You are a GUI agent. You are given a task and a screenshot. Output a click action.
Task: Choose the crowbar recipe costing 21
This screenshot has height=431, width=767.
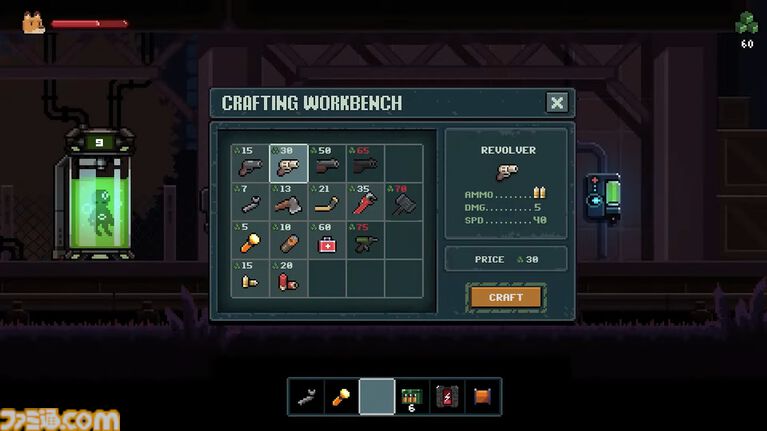327,202
